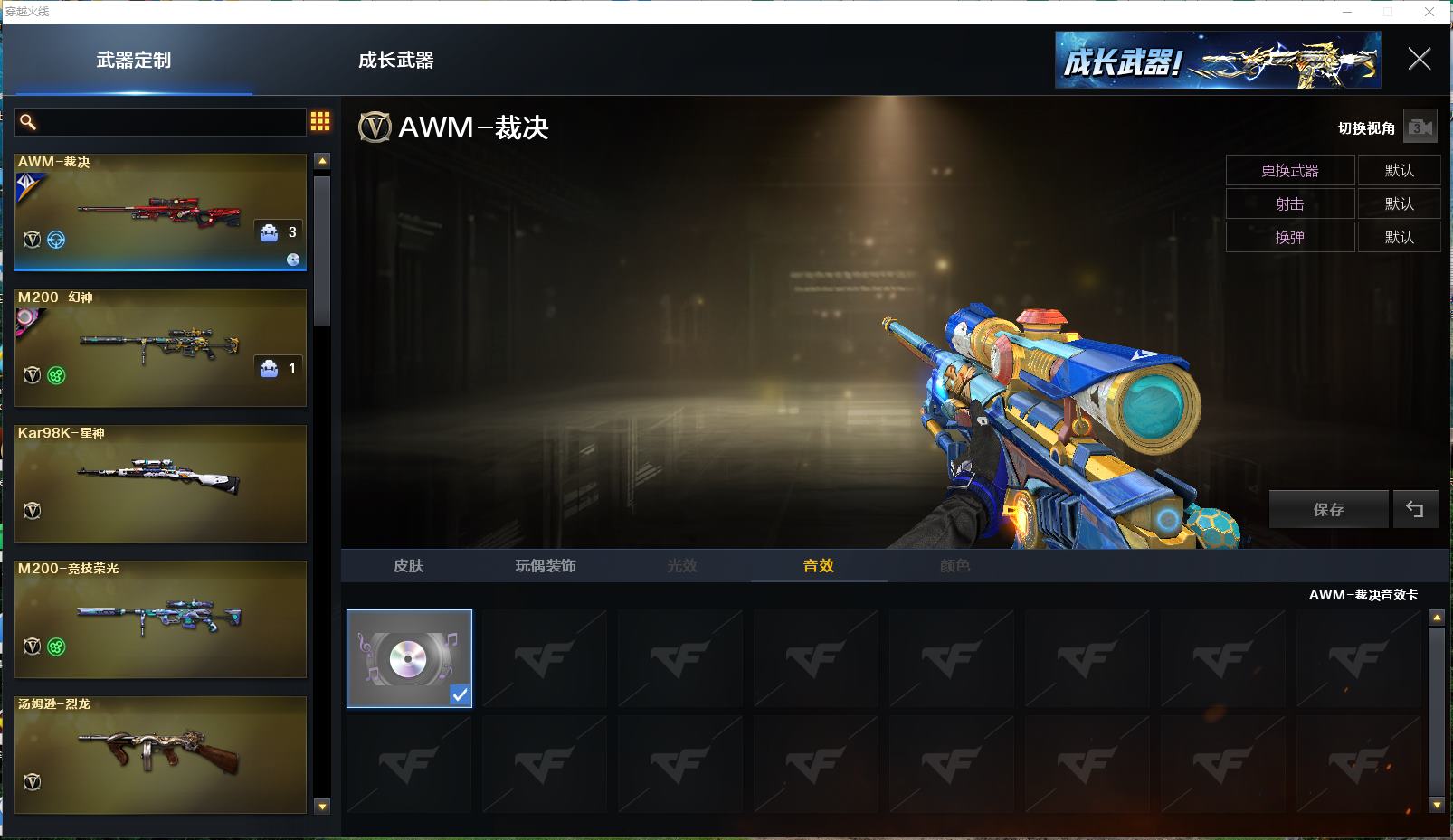
Task: Choose the M200-幻神 weapon entry
Action: (160, 348)
